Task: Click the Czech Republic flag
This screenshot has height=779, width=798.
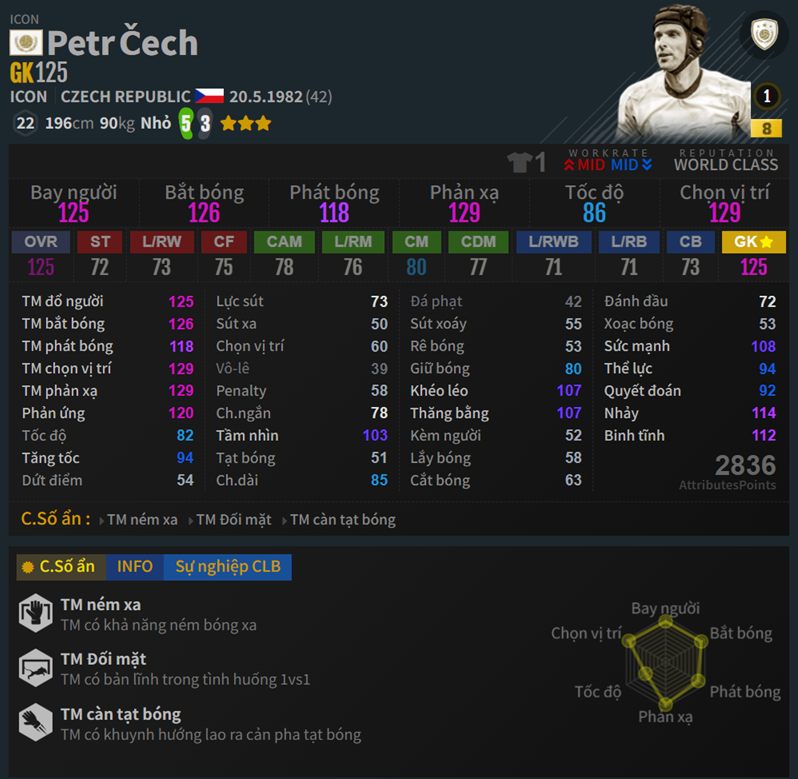Action: (209, 97)
